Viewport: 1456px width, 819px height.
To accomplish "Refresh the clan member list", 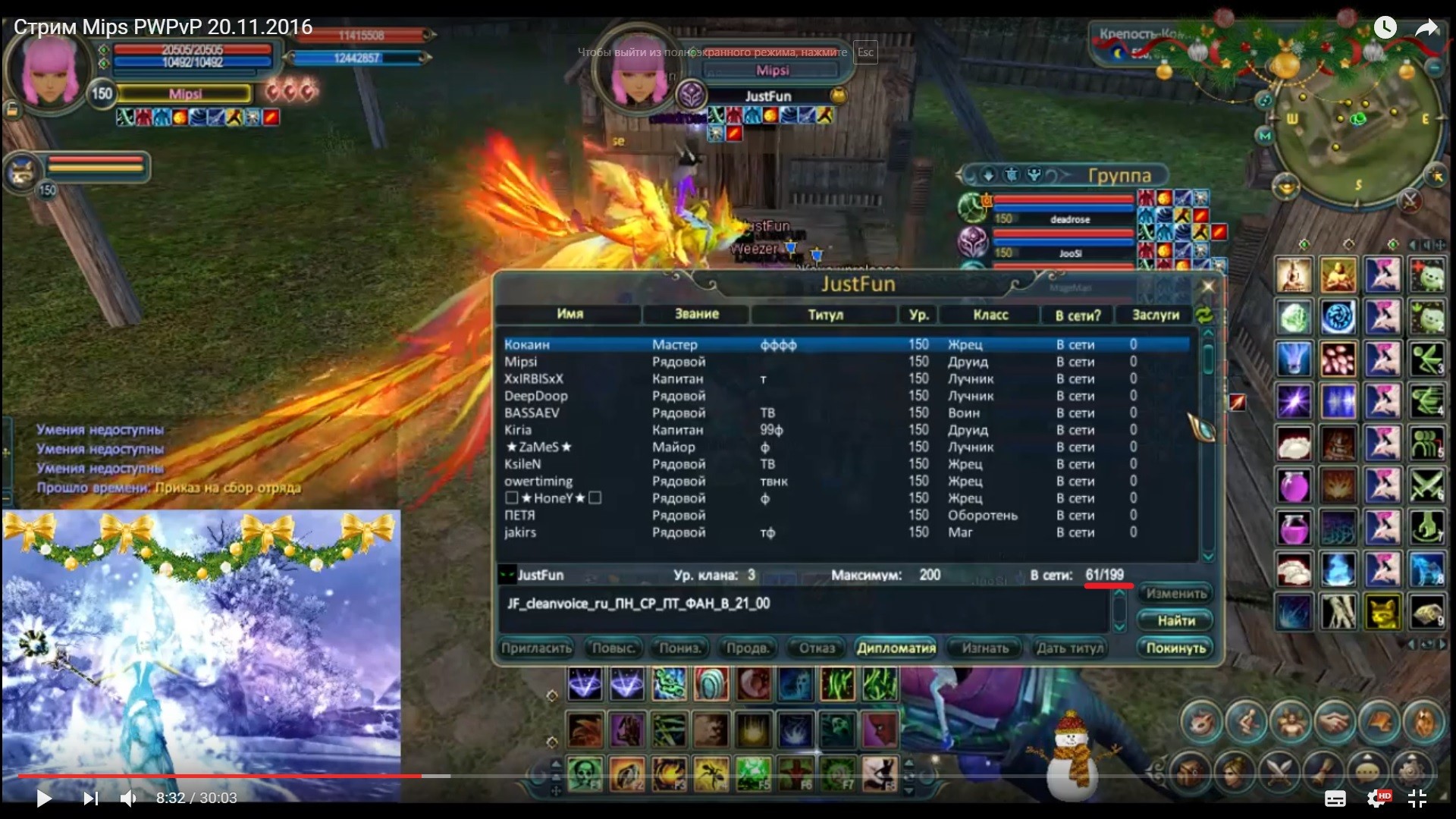I will tap(1203, 315).
